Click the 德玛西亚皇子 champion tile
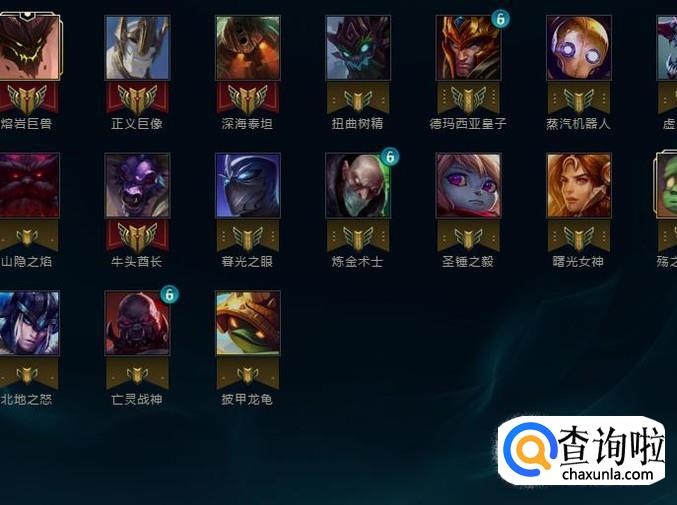 point(468,48)
